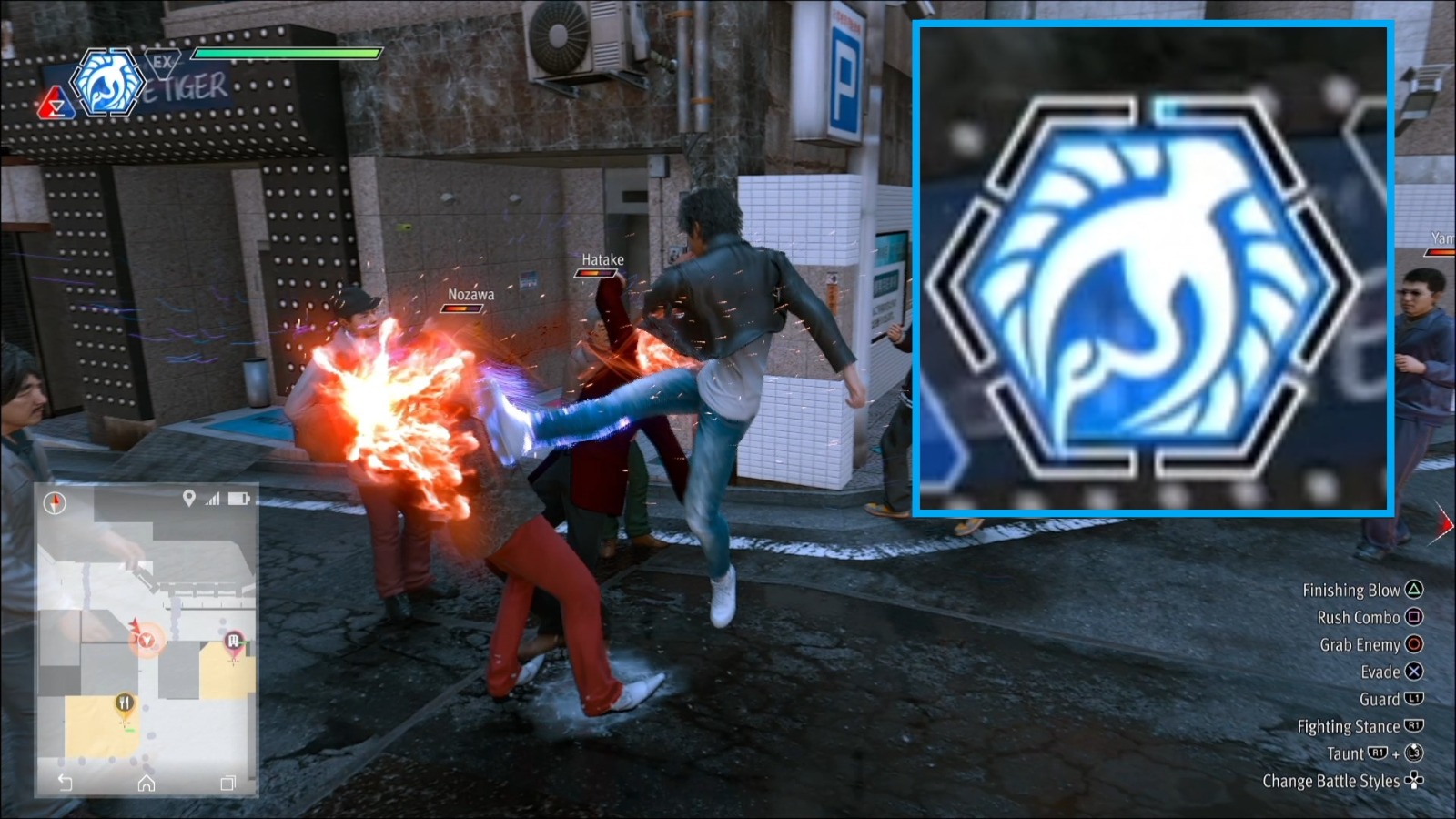This screenshot has width=1456, height=819.
Task: Click the green EX gauge bar
Action: [x=286, y=54]
